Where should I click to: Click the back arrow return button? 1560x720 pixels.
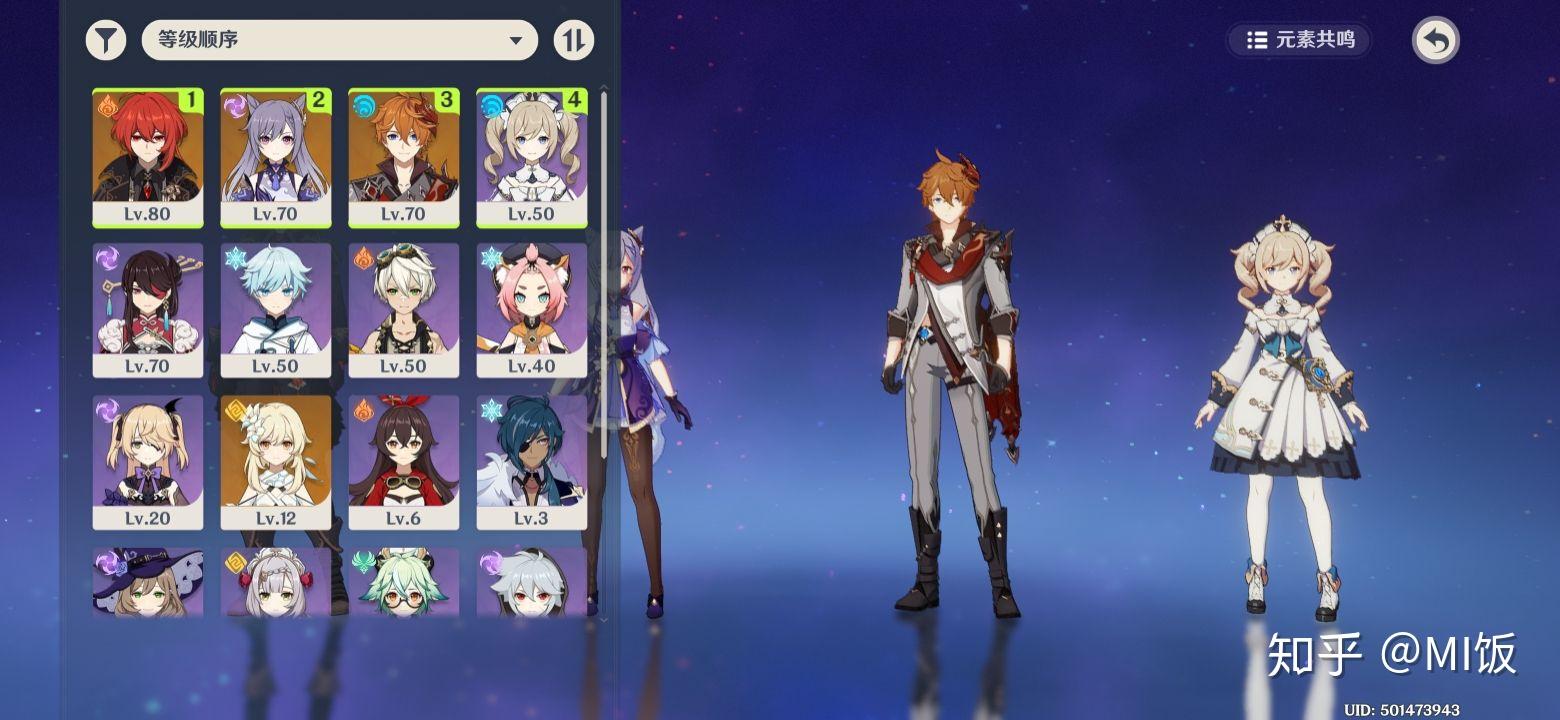pyautogui.click(x=1435, y=41)
